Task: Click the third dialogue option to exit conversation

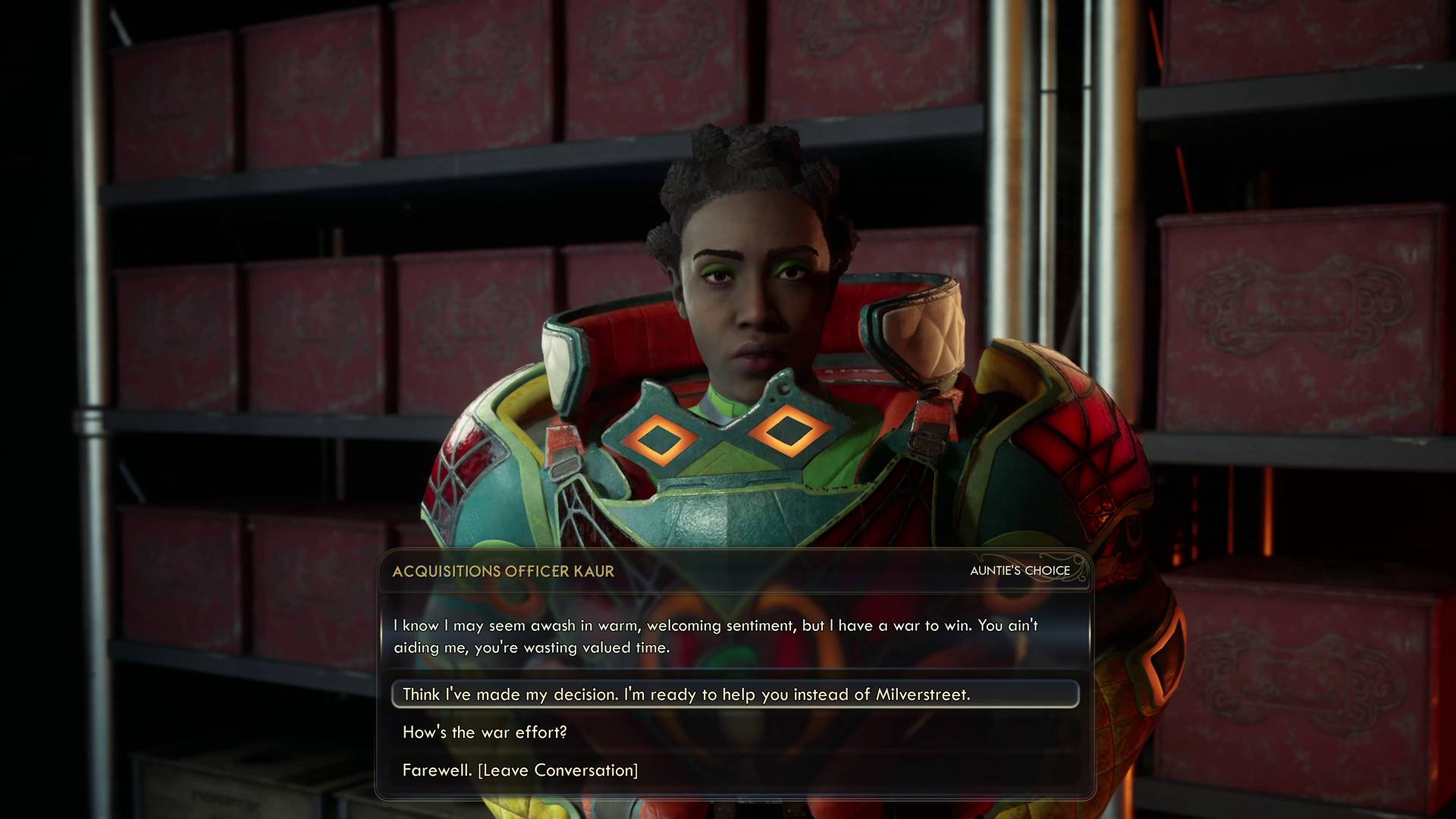Action: [519, 770]
